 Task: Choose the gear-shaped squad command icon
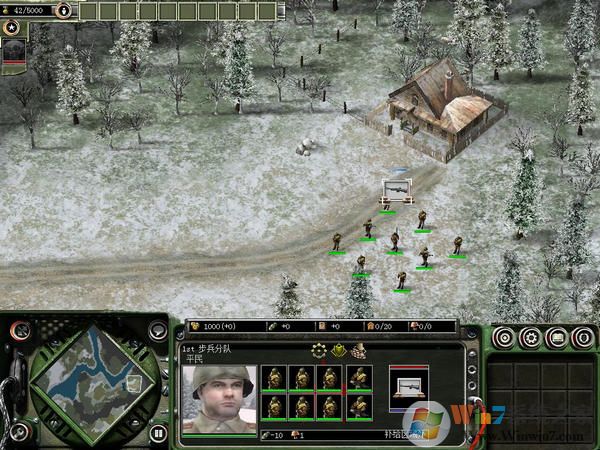click(x=320, y=351)
